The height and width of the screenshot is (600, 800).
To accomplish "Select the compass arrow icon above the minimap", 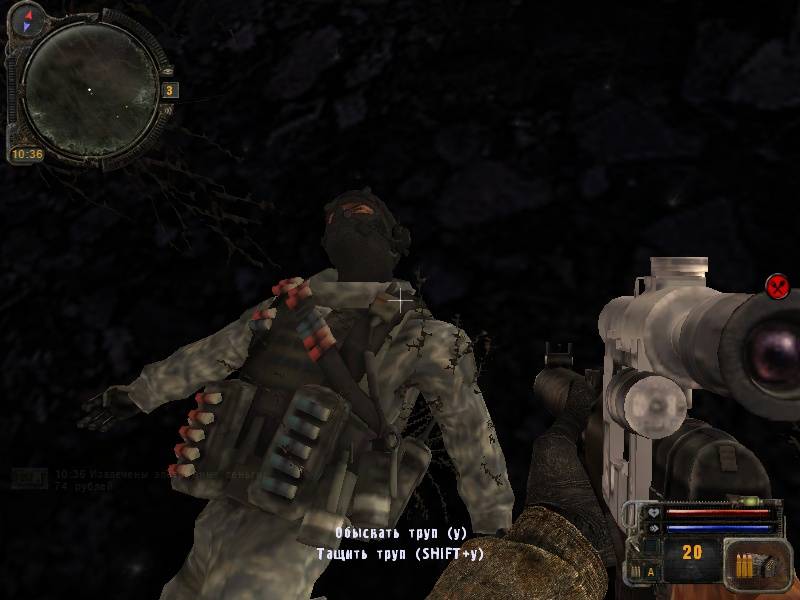I will pos(28,17).
